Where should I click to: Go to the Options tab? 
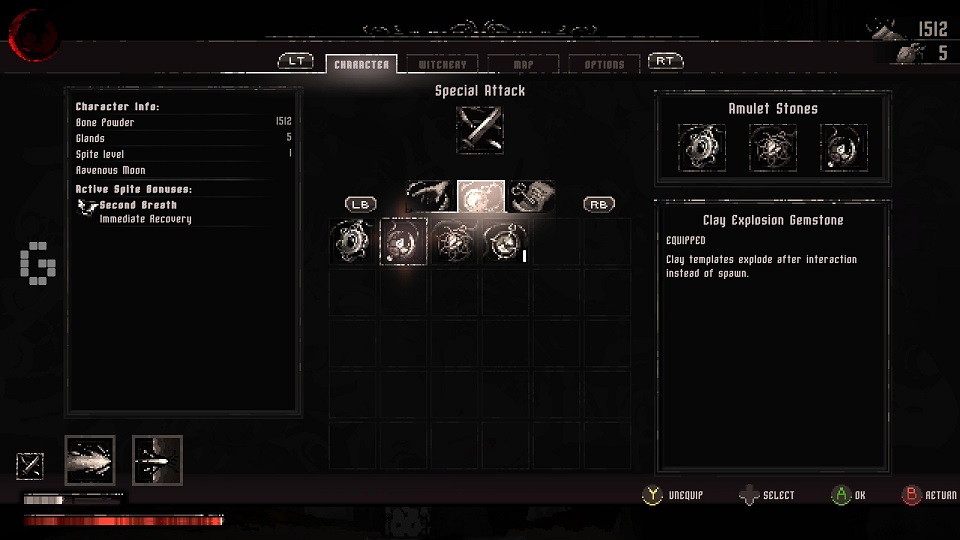604,64
